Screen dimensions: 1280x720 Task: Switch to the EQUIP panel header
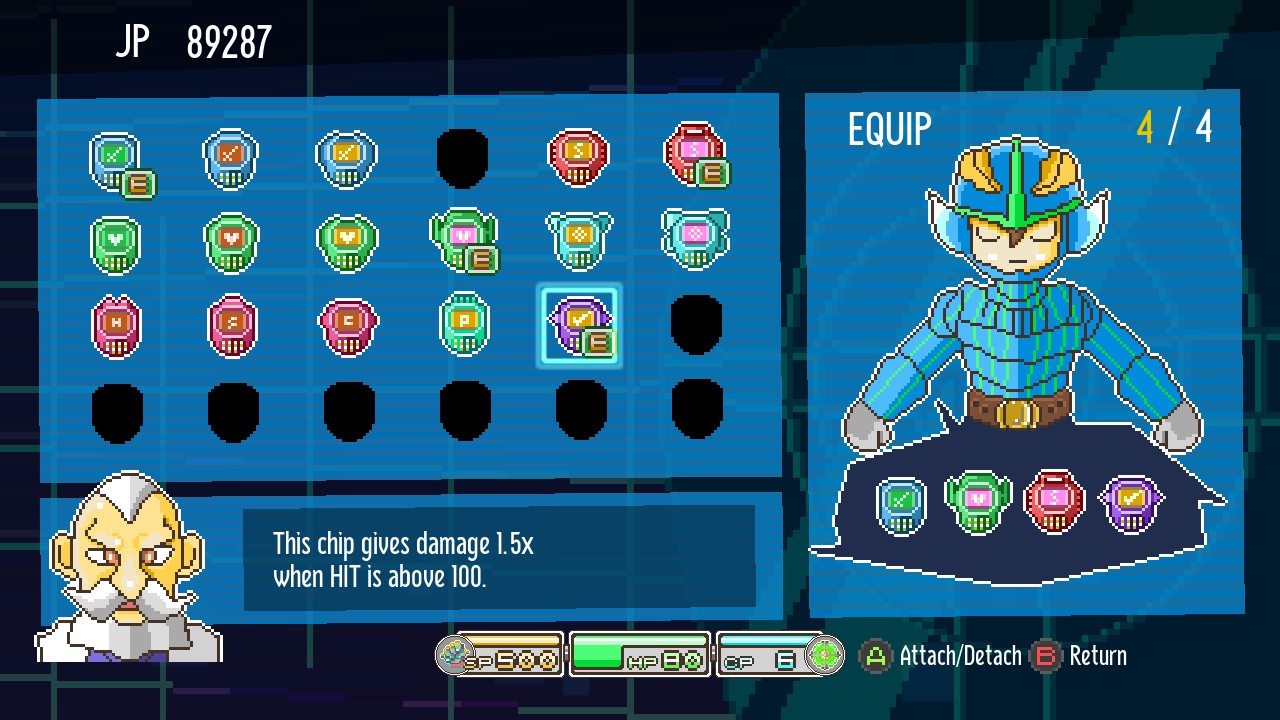pos(888,127)
